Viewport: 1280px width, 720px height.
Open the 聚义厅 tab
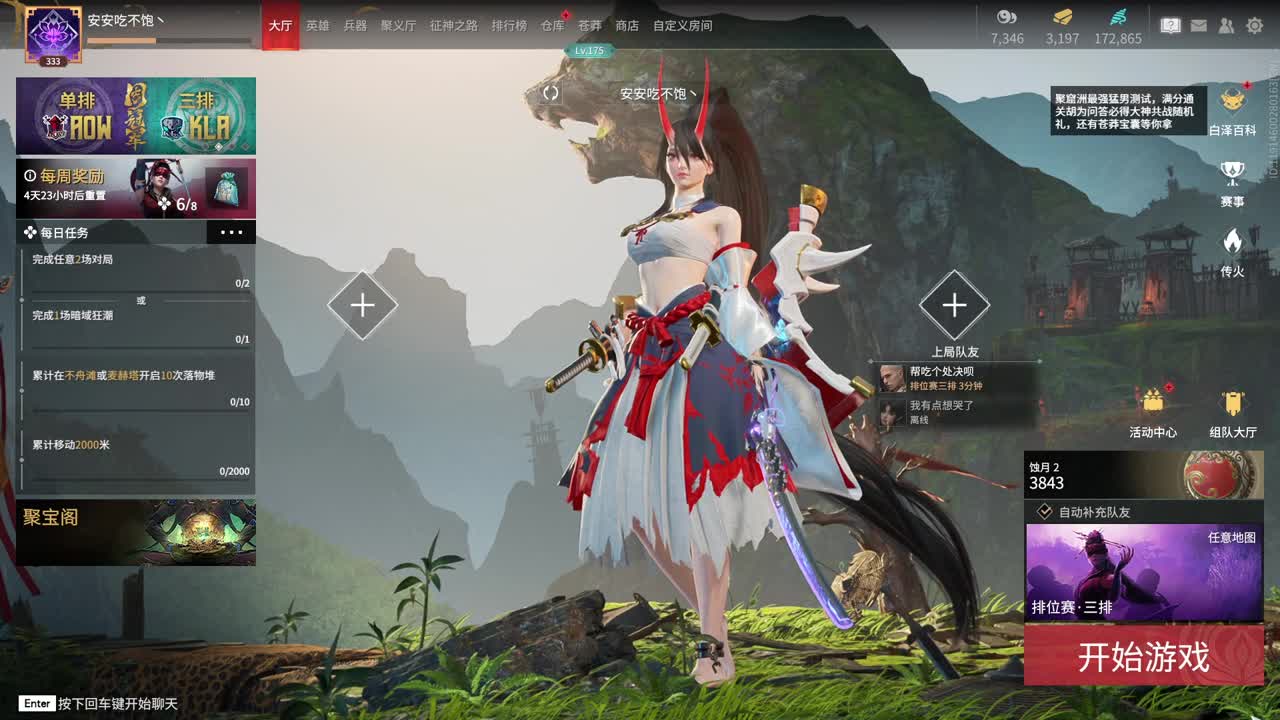coord(398,26)
